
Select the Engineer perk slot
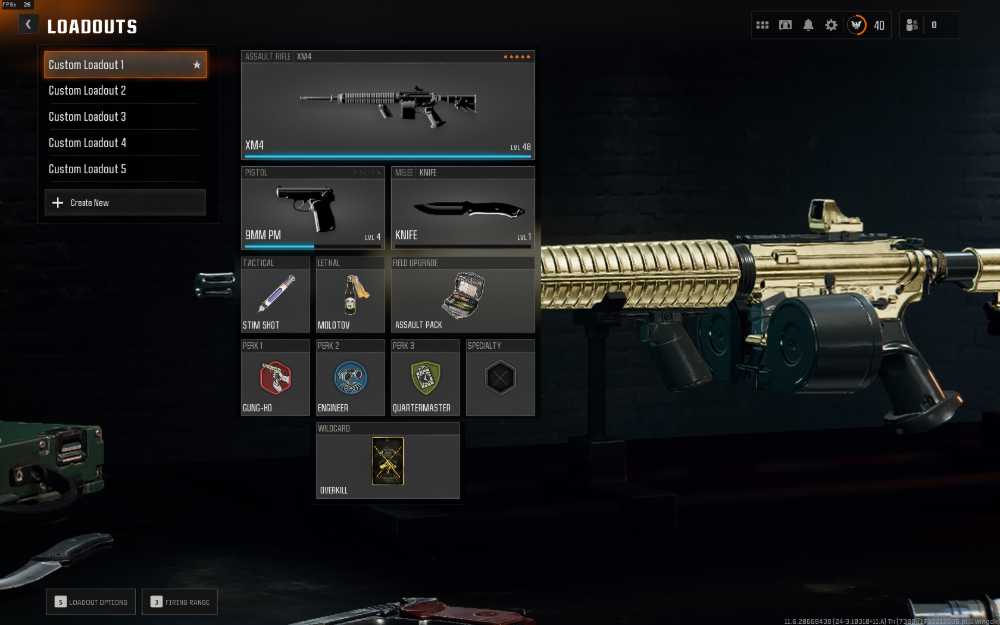click(x=350, y=378)
